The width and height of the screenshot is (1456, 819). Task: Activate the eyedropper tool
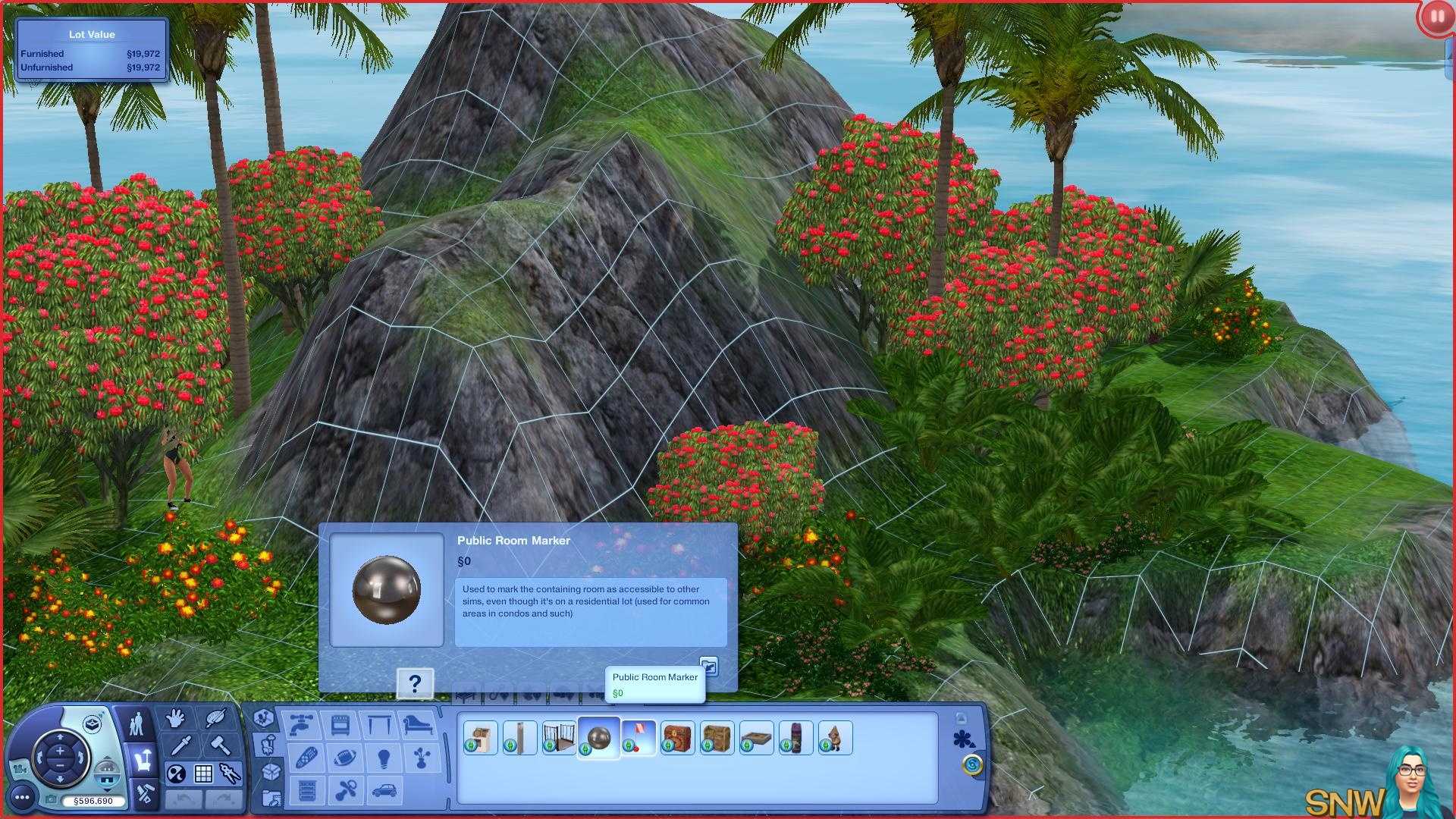(180, 746)
